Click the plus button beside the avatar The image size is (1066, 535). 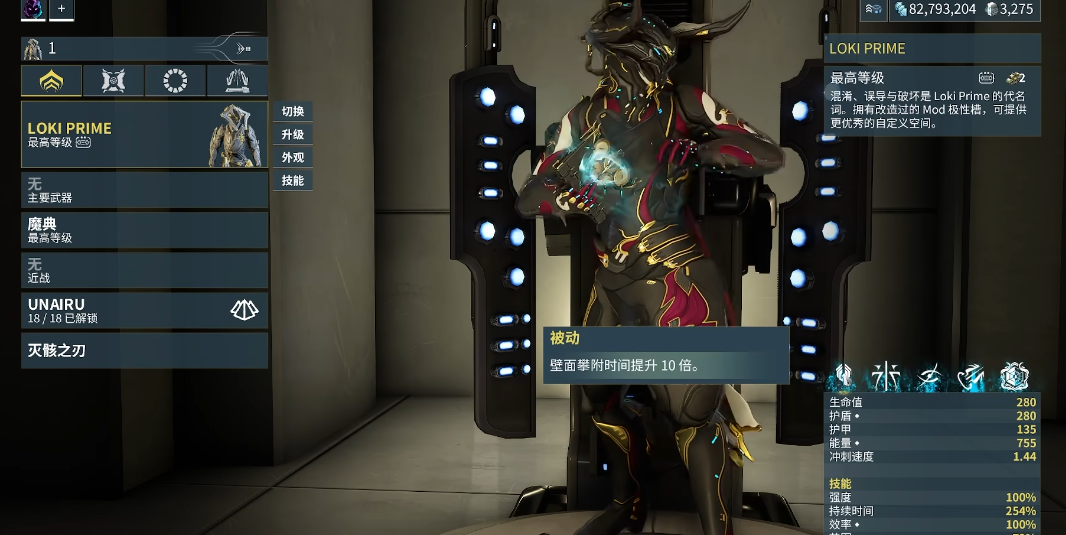pyautogui.click(x=61, y=9)
